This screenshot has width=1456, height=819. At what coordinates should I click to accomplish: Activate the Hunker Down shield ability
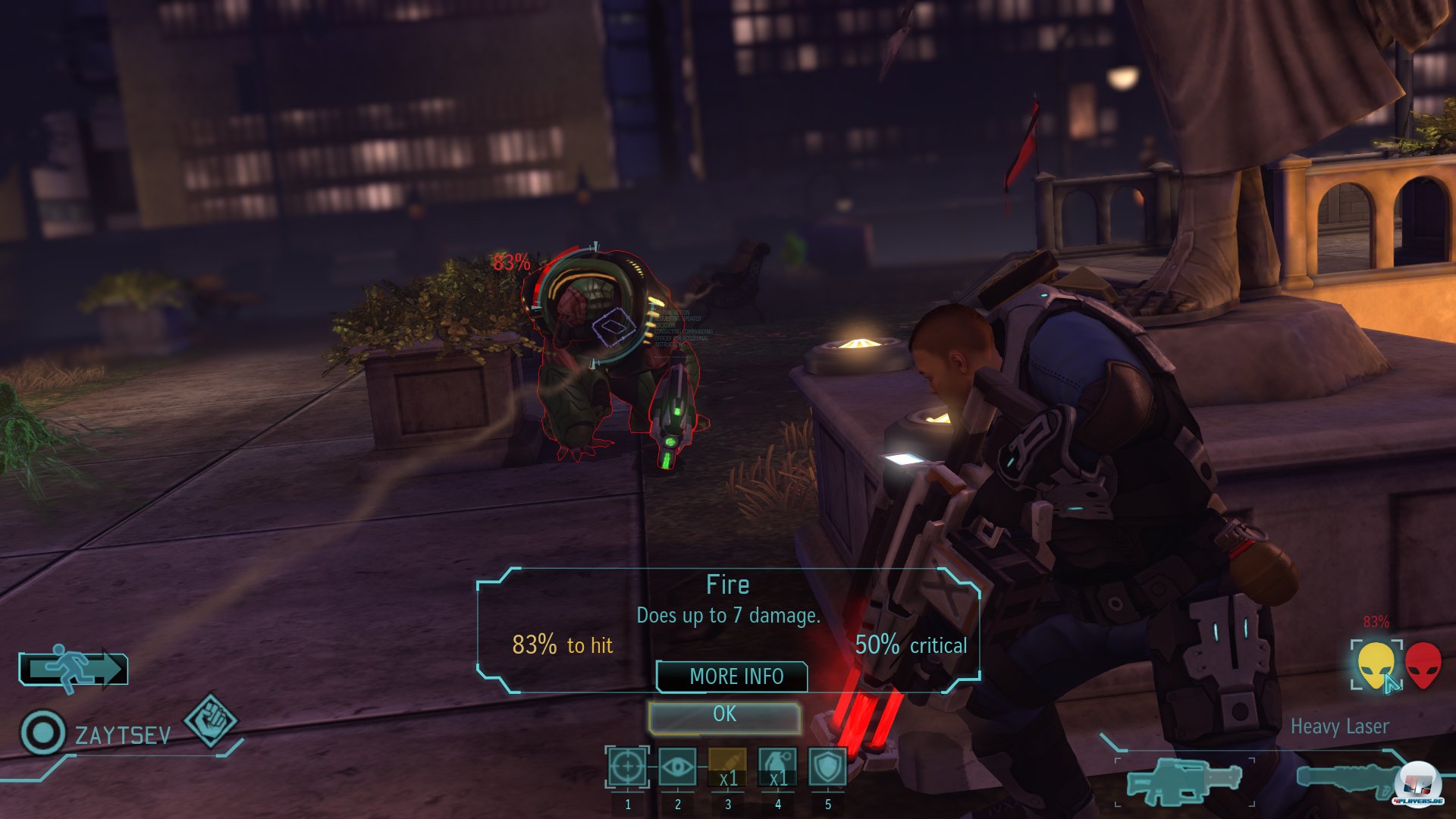coord(827,767)
